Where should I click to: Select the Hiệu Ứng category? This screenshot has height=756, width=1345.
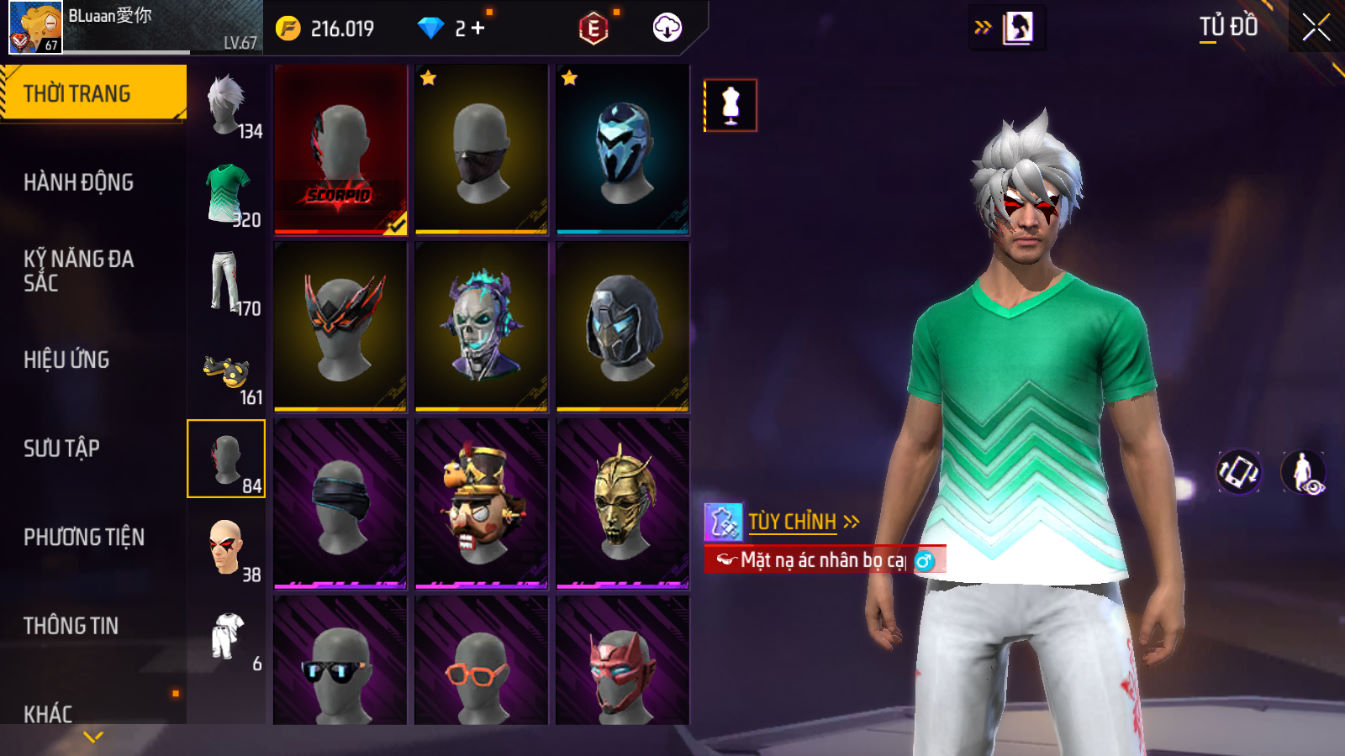tap(66, 360)
